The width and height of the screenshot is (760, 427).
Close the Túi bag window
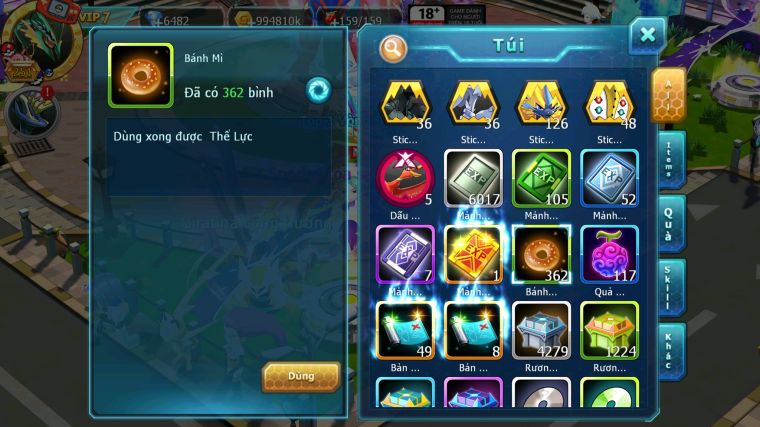(647, 36)
